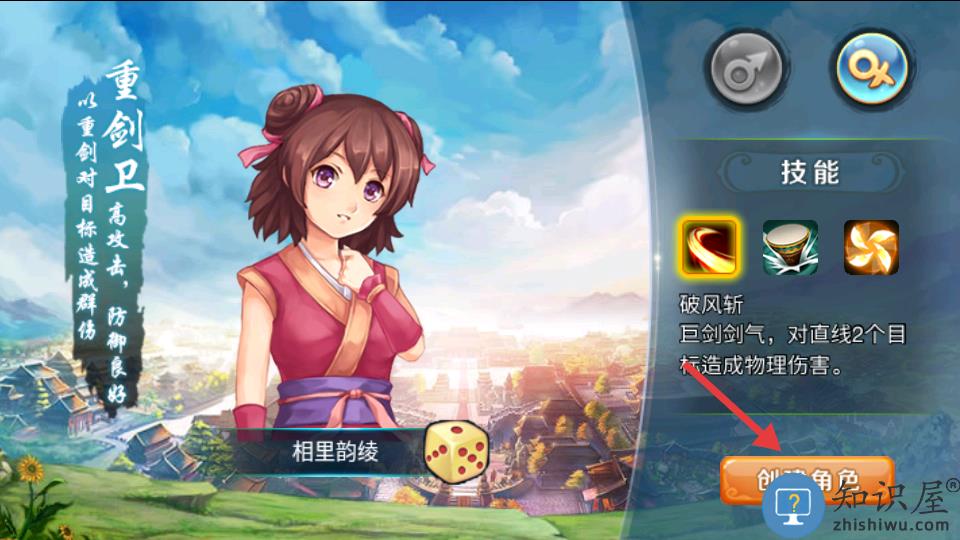Image resolution: width=960 pixels, height=540 pixels.
Task: Choose the 破风斩 sword slash skill icon
Action: click(710, 247)
